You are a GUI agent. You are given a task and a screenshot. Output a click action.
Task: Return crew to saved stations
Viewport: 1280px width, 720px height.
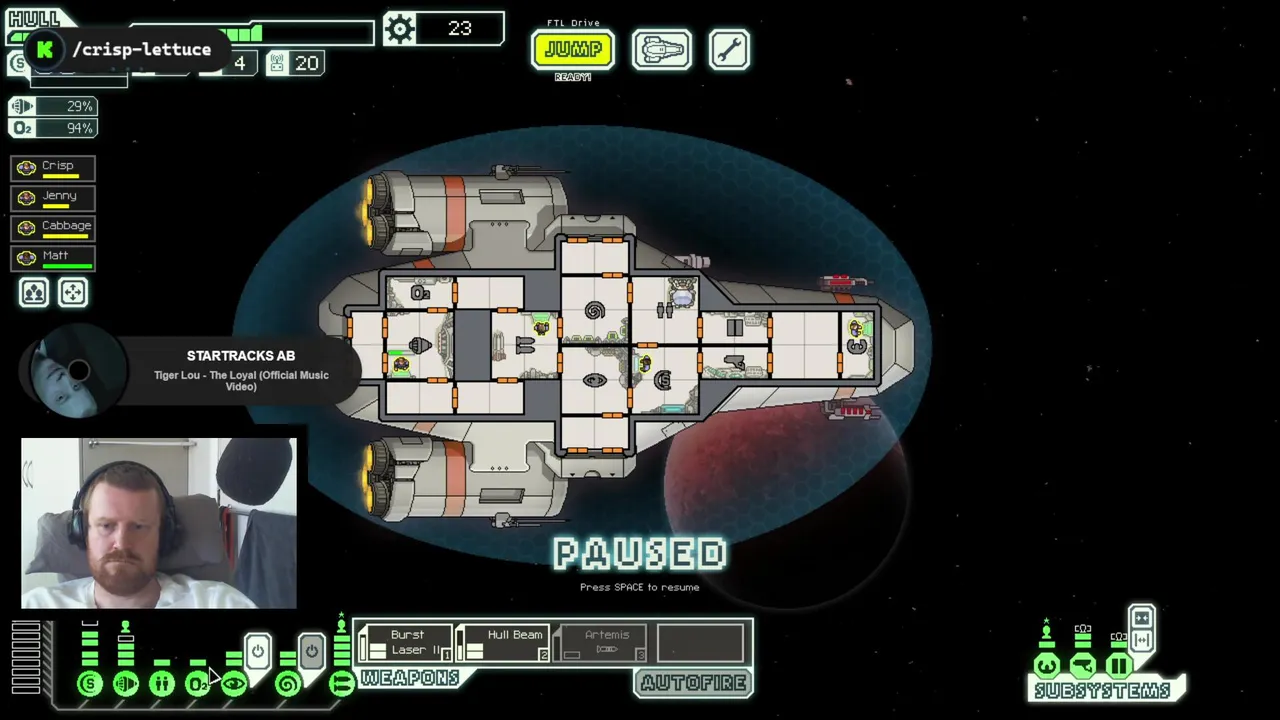pos(73,292)
